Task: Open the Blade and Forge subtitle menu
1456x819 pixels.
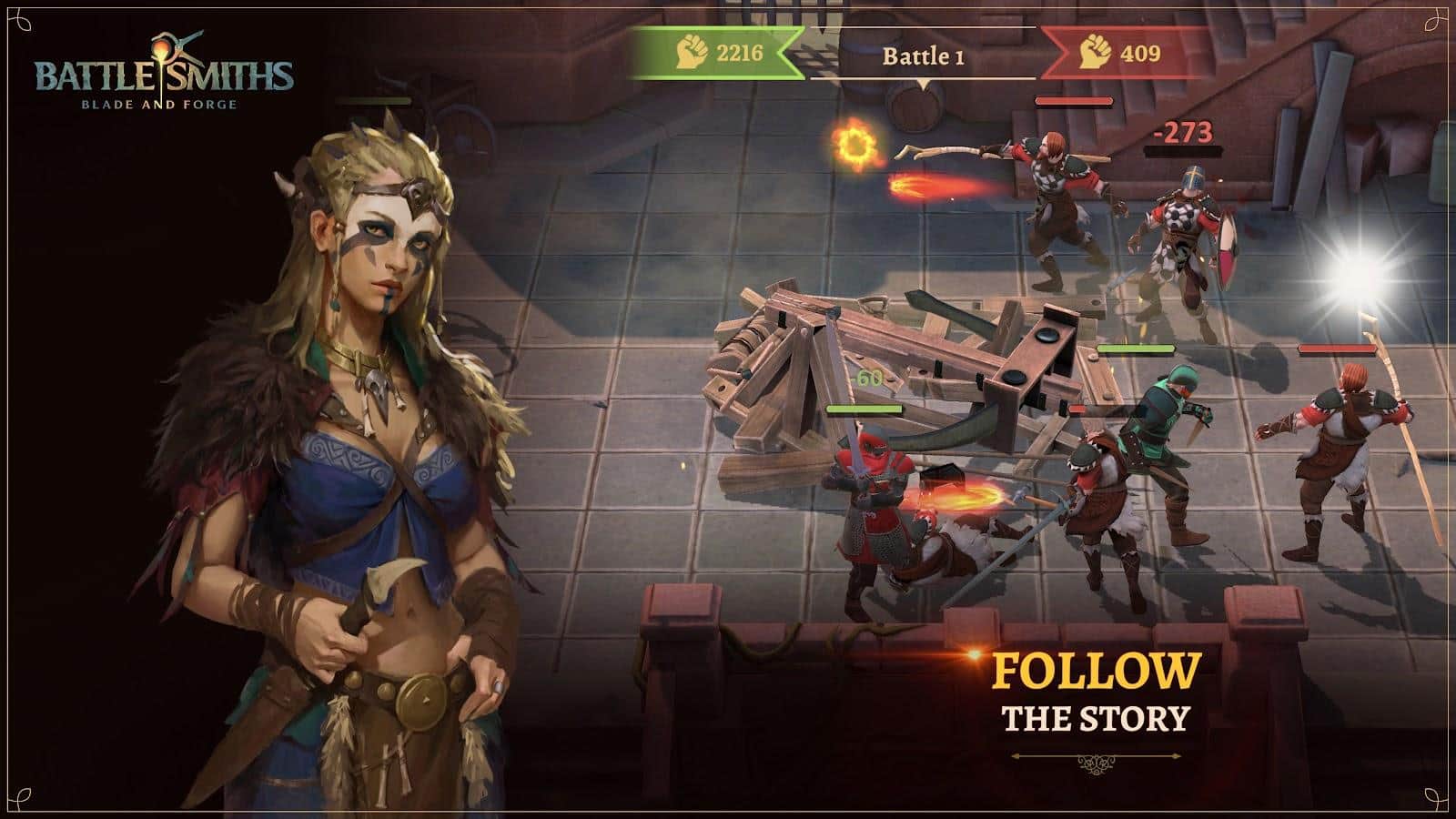Action: click(x=159, y=104)
